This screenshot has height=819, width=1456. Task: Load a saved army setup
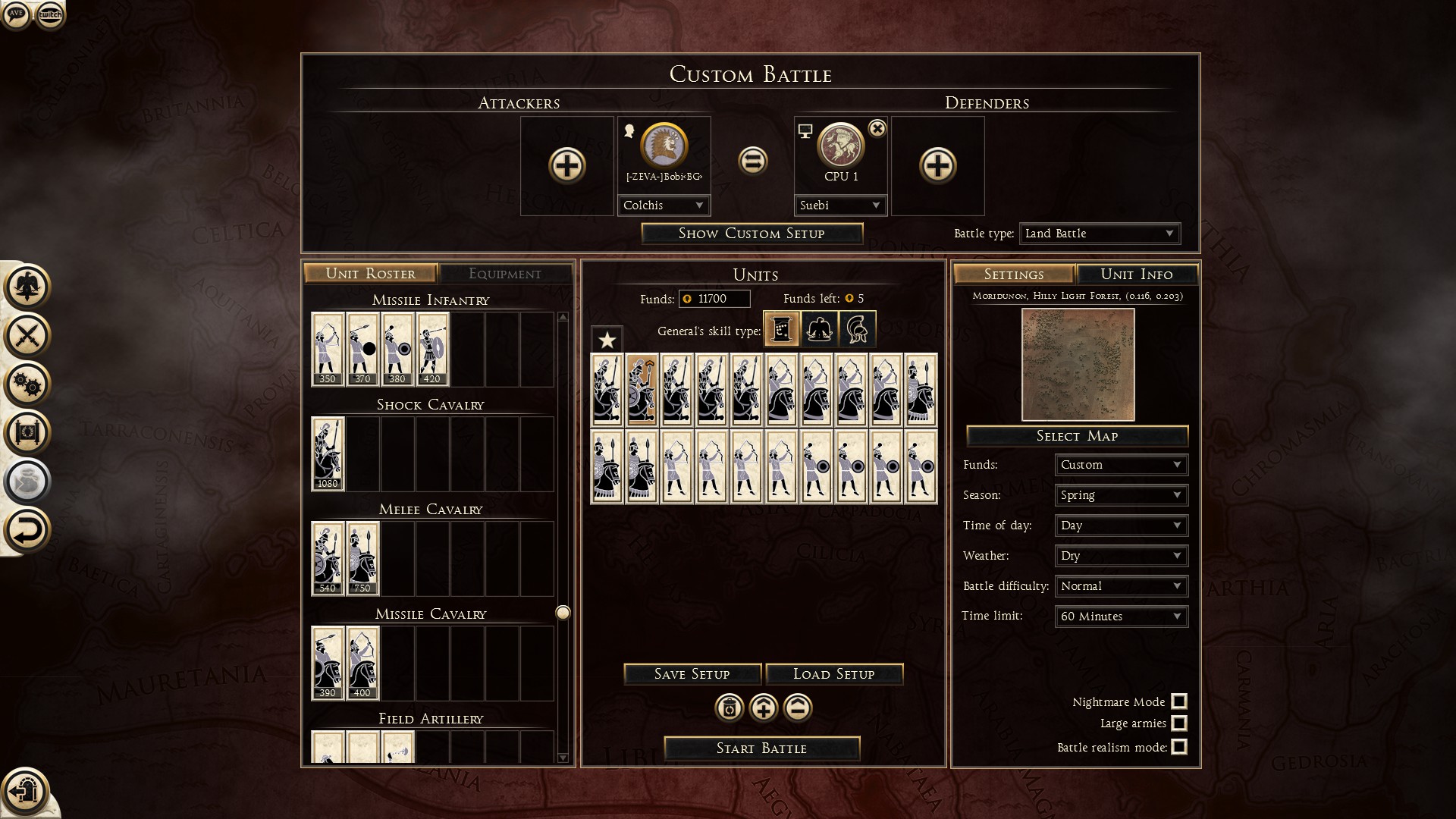(x=833, y=674)
